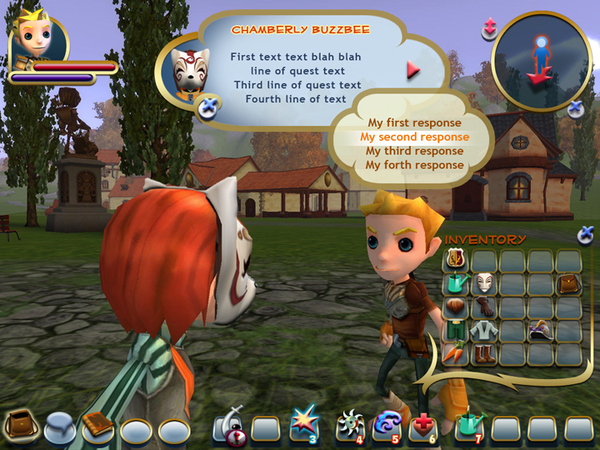Select the white mask inventory item
The image size is (600, 450).
(484, 284)
